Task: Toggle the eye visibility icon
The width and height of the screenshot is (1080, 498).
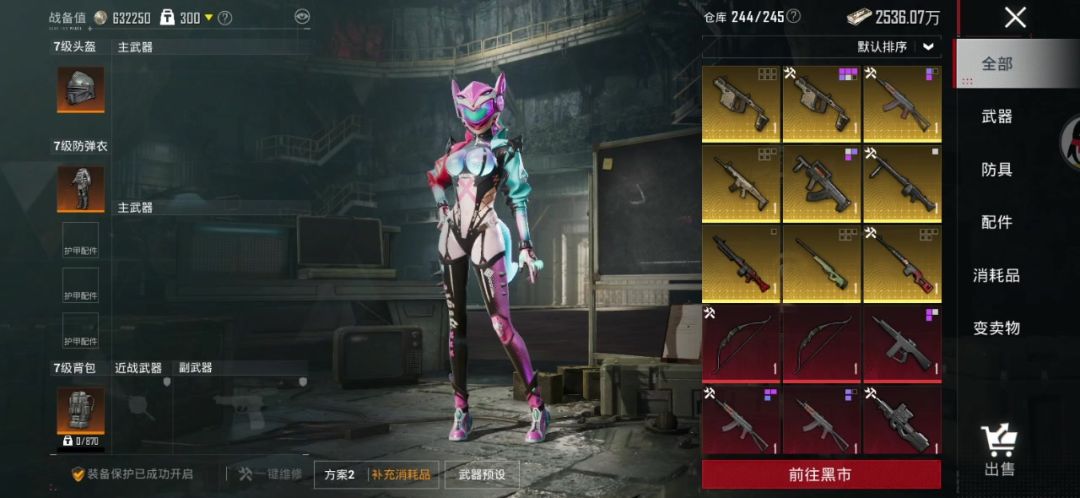Action: 302,17
